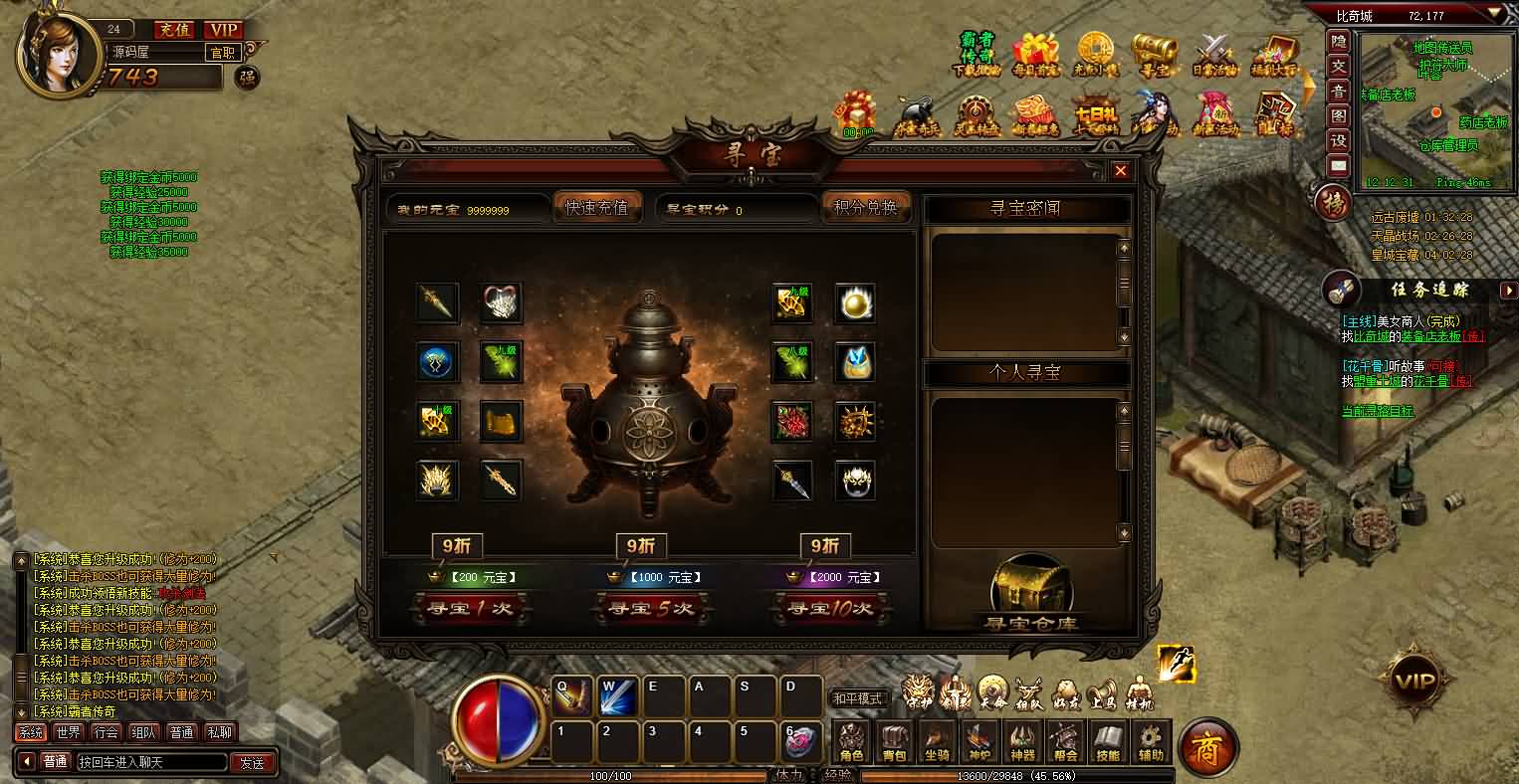Open 积分兑换 points exchange

(x=865, y=207)
